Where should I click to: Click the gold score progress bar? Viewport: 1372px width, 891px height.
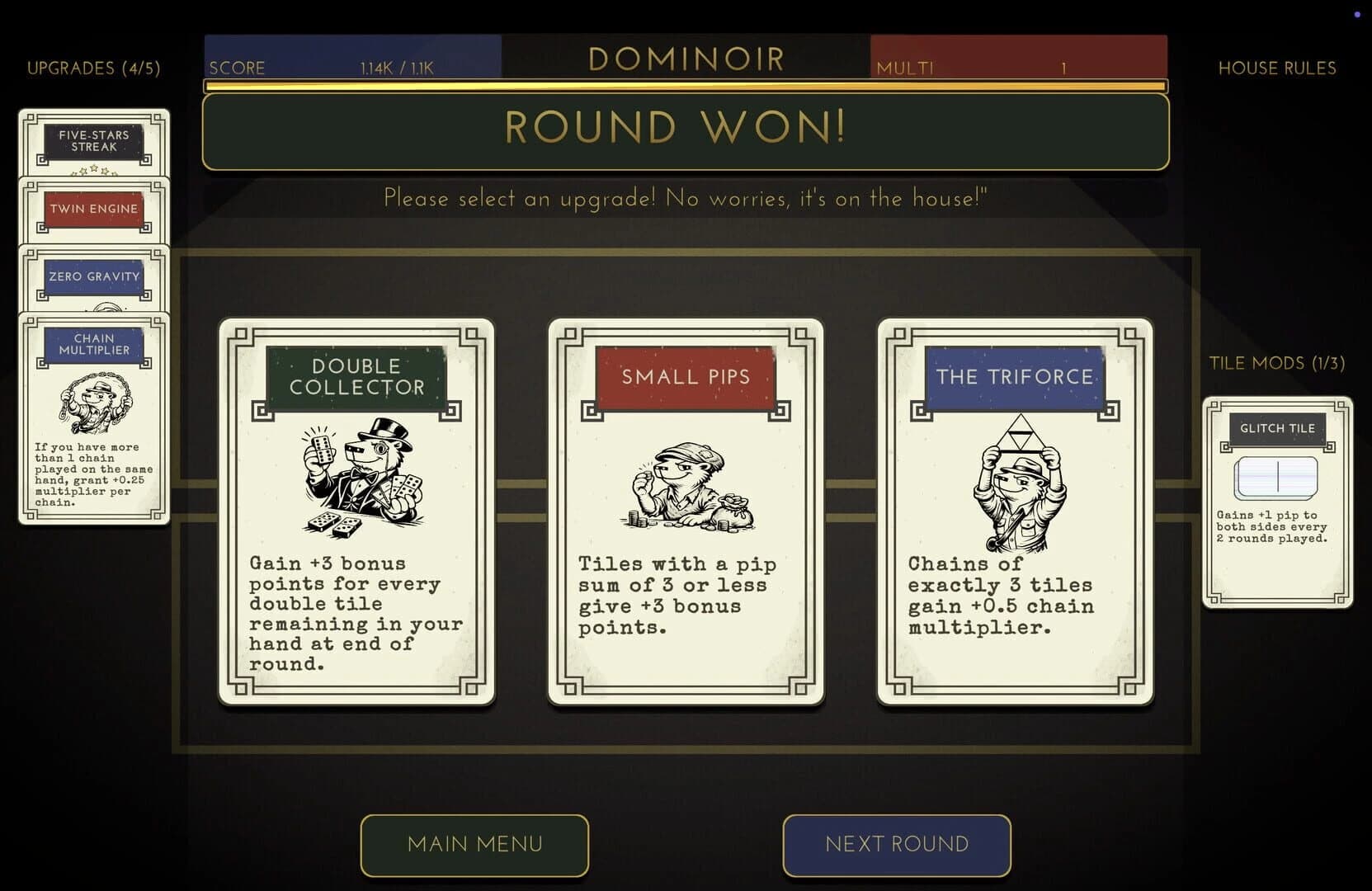coord(685,85)
